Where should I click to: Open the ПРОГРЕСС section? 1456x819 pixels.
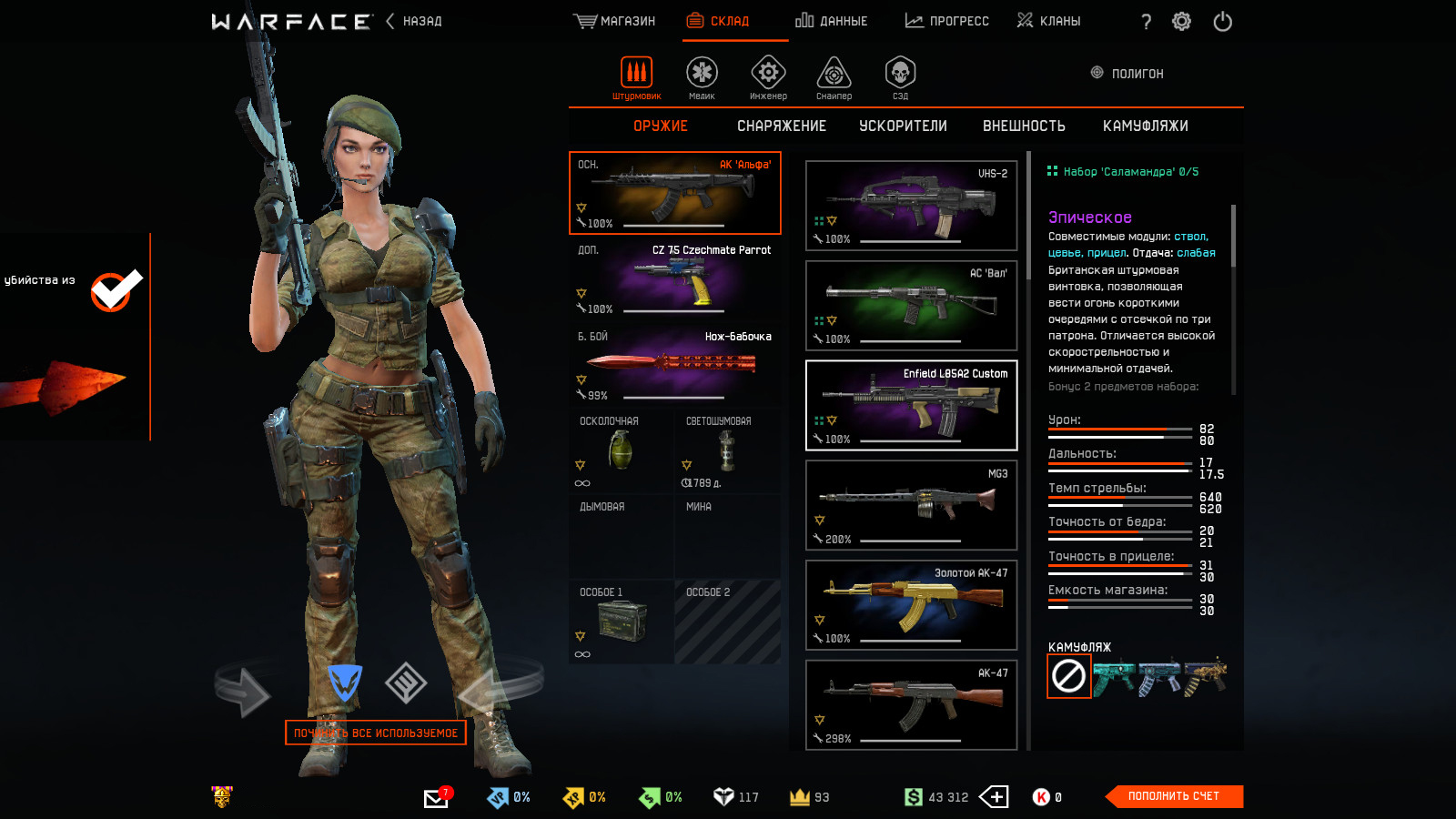(x=947, y=21)
